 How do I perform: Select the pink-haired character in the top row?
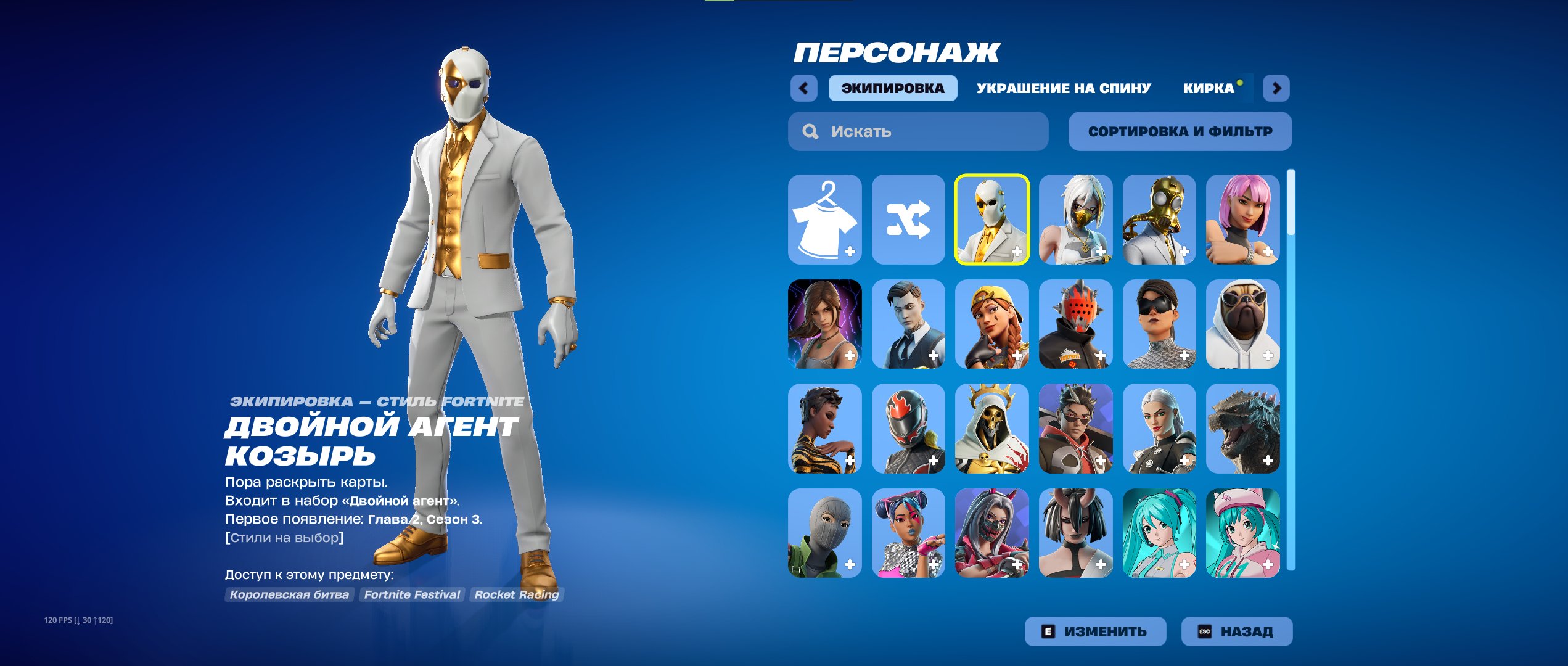point(1242,220)
